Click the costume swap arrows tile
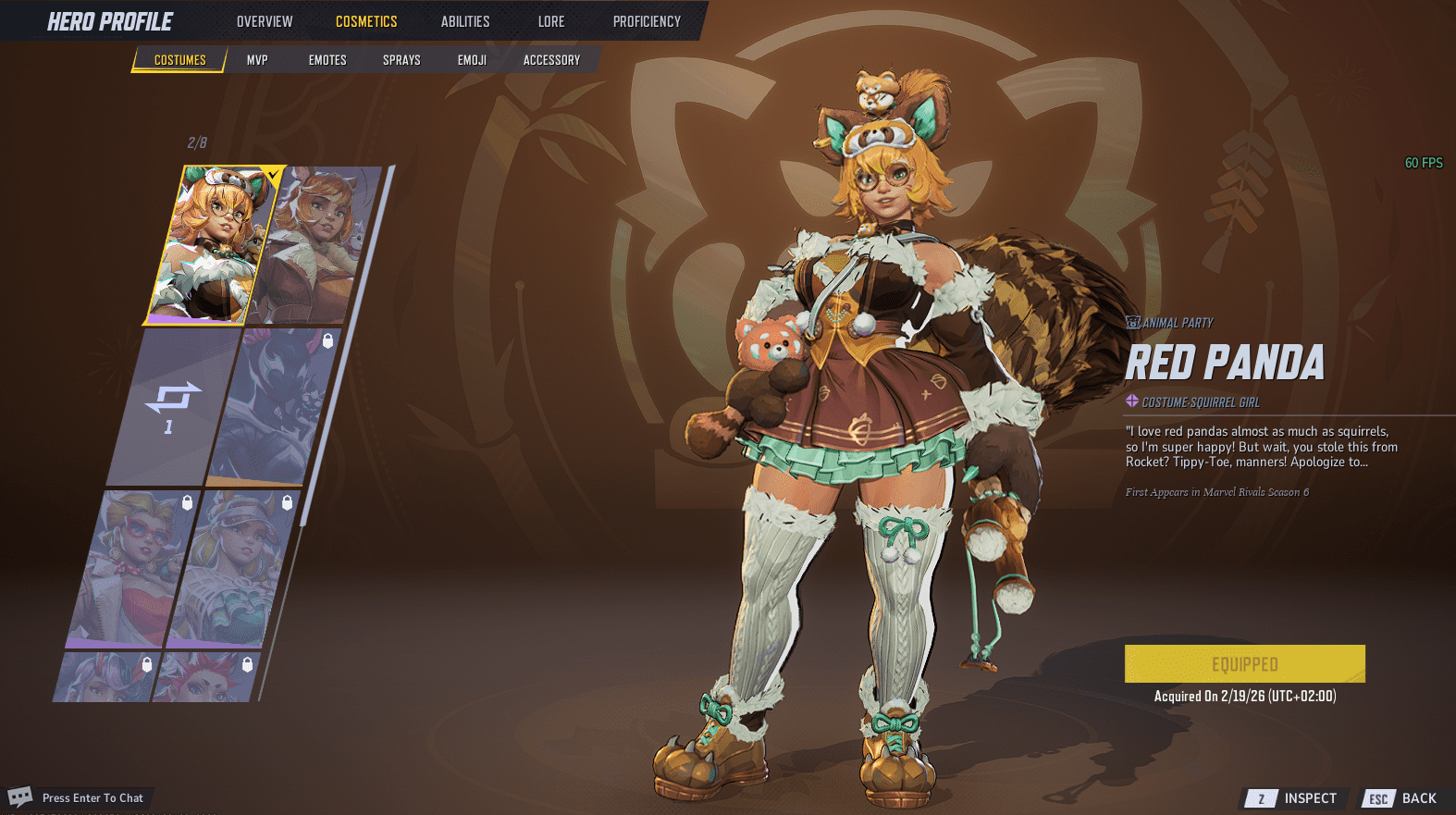This screenshot has height=815, width=1456. click(x=172, y=407)
